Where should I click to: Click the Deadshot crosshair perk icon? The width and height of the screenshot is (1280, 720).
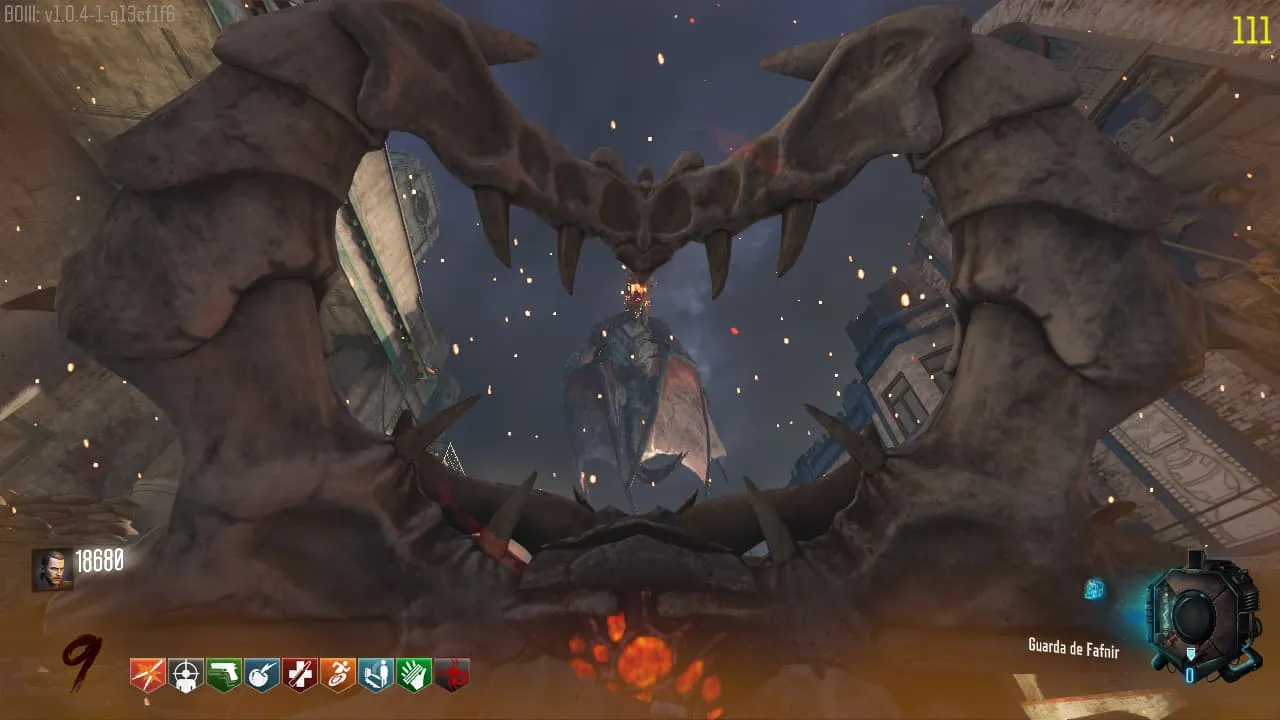tap(186, 675)
